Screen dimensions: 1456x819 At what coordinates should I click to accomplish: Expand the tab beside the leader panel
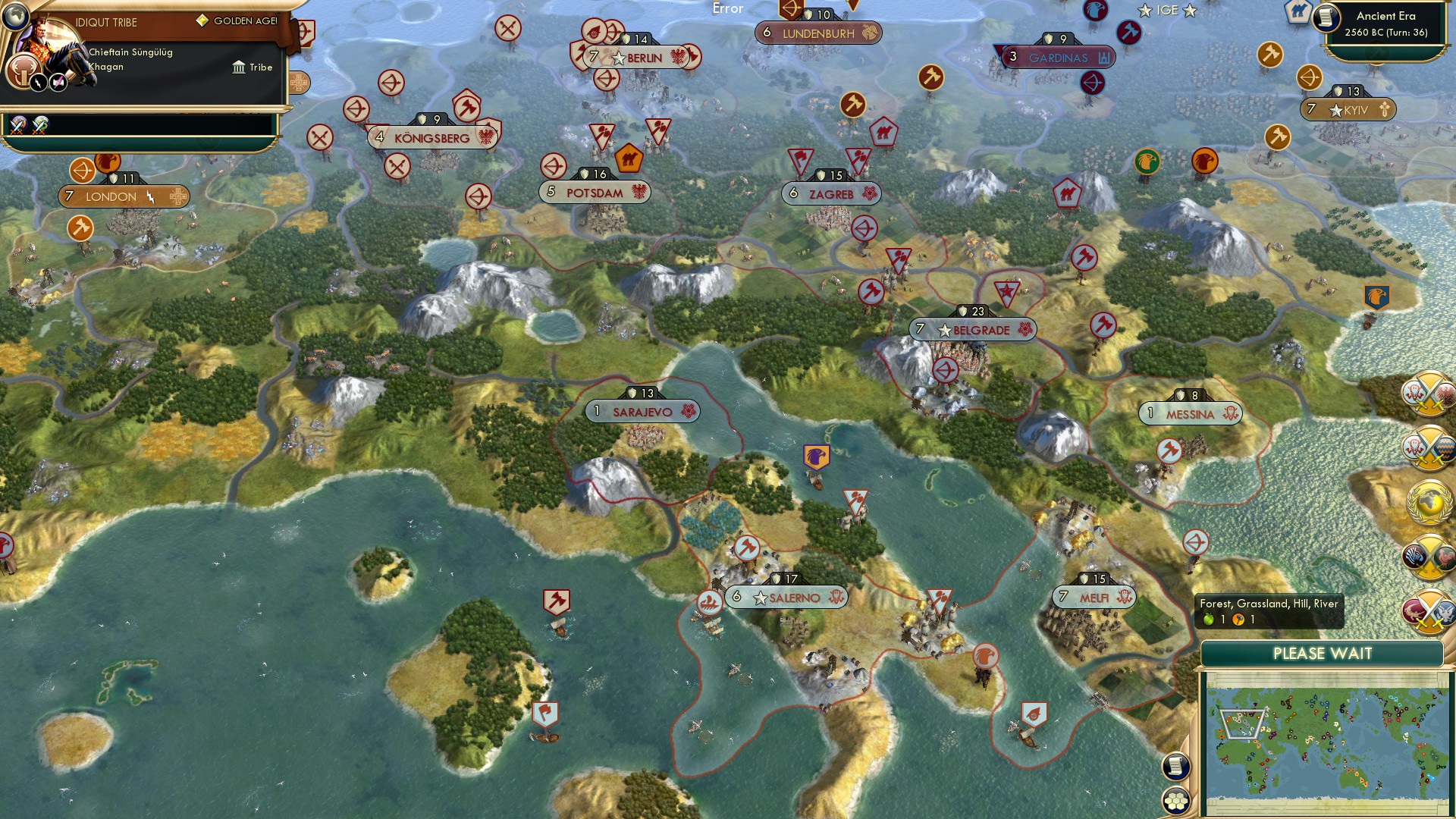pos(300,84)
